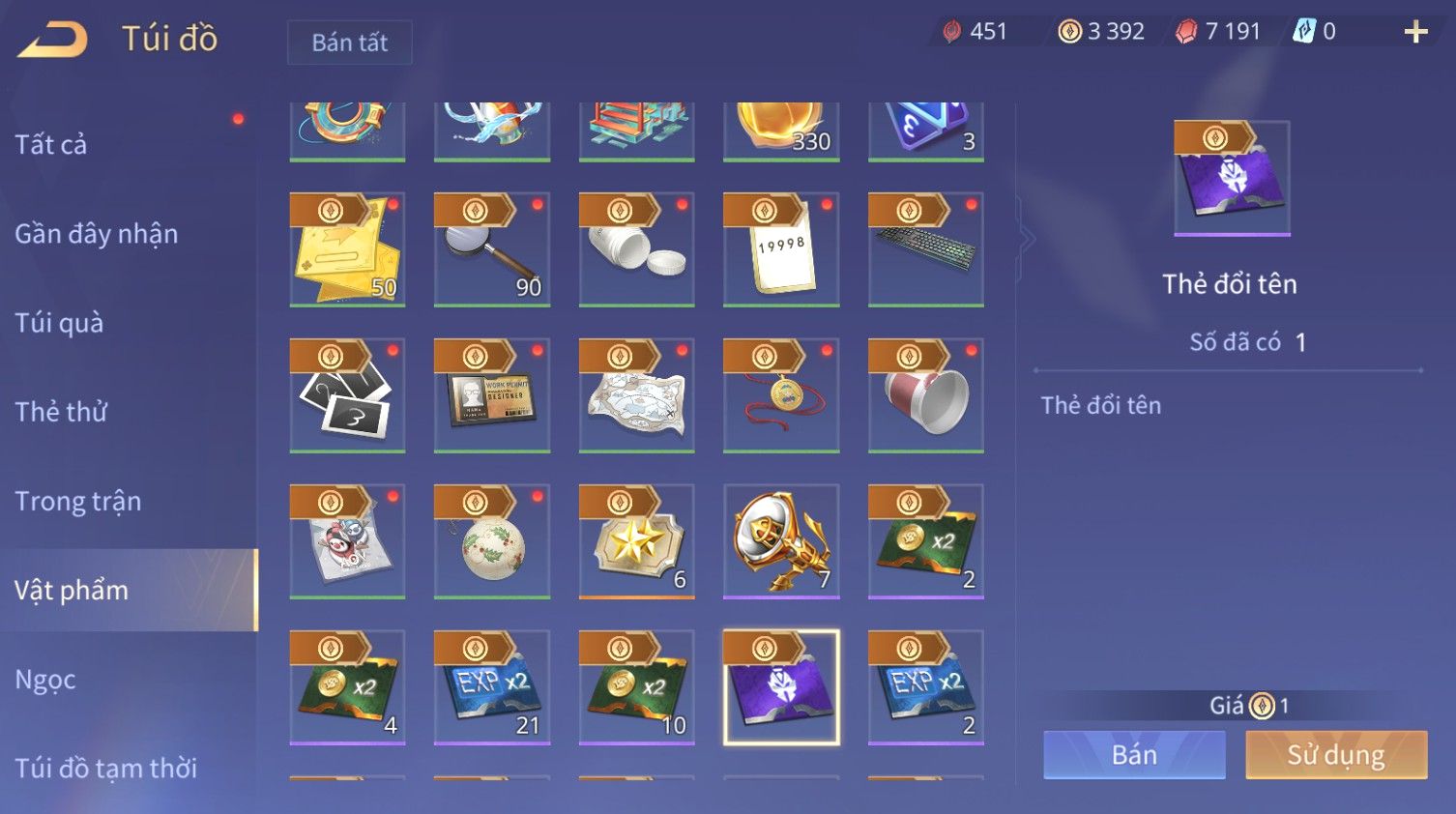Choose the yellow sticky notes item
Image resolution: width=1456 pixels, height=814 pixels.
point(347,249)
